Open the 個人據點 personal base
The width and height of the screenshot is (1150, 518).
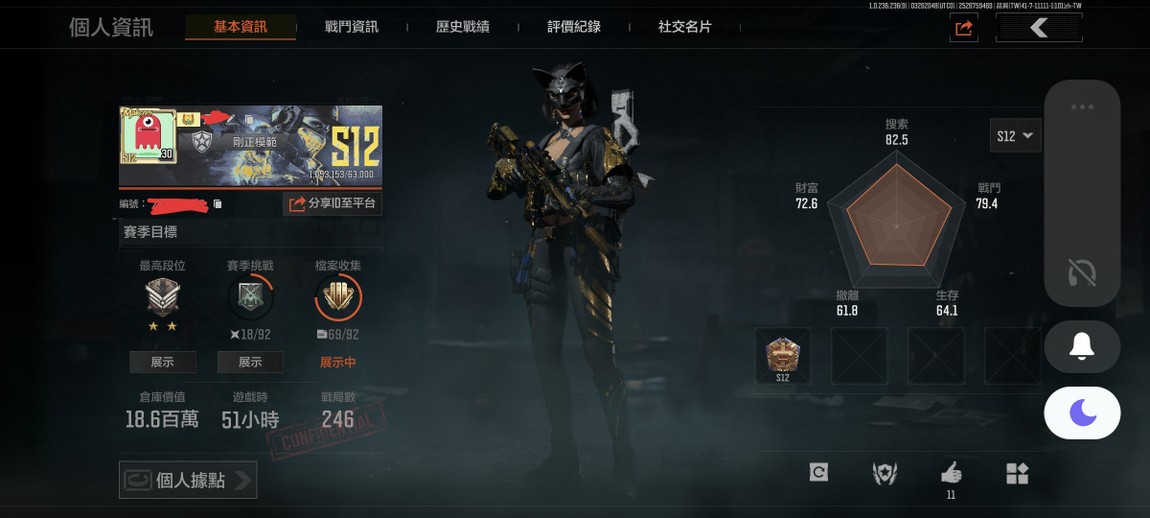point(188,480)
